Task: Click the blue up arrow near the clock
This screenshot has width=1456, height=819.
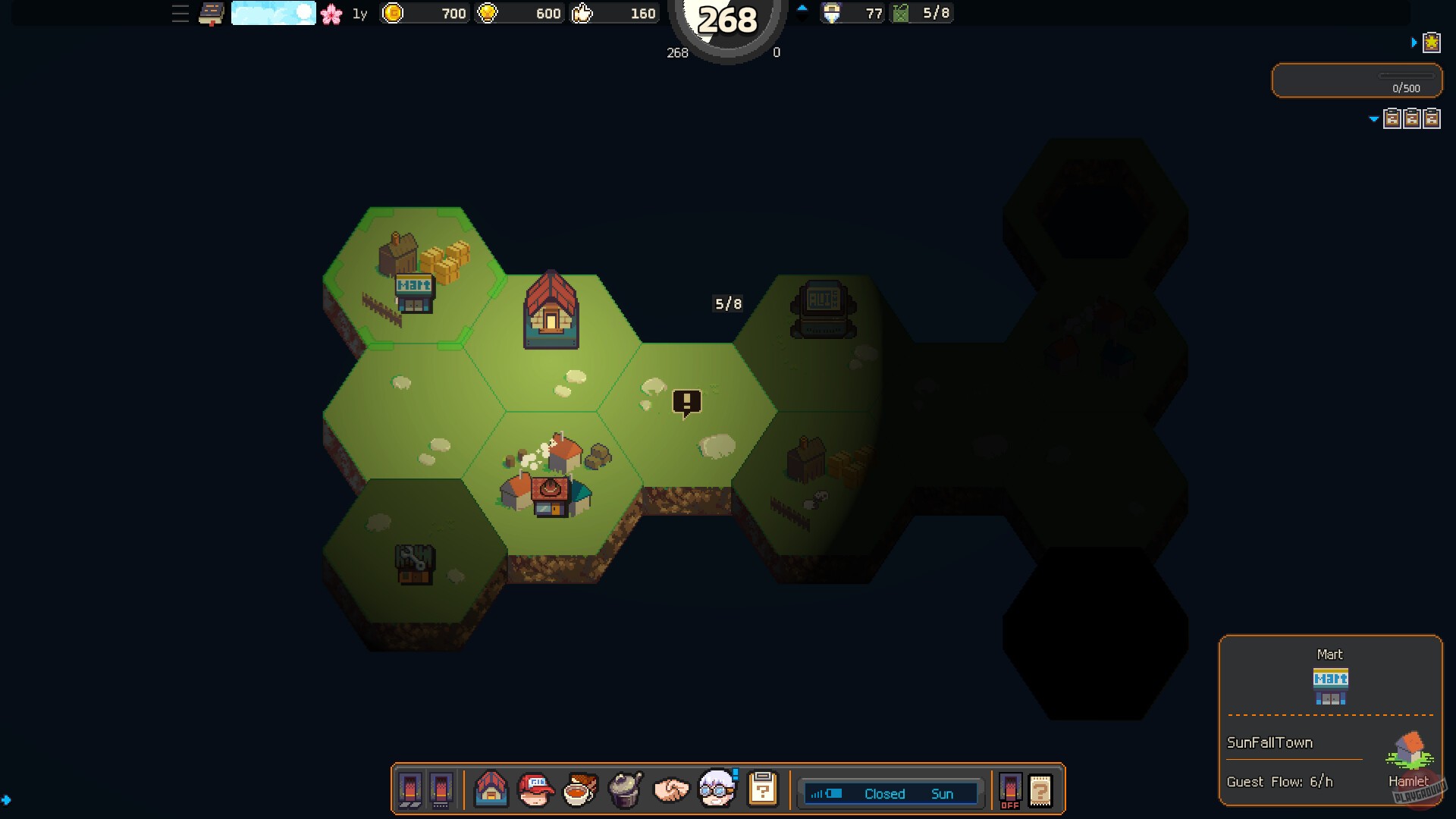Action: tap(802, 8)
